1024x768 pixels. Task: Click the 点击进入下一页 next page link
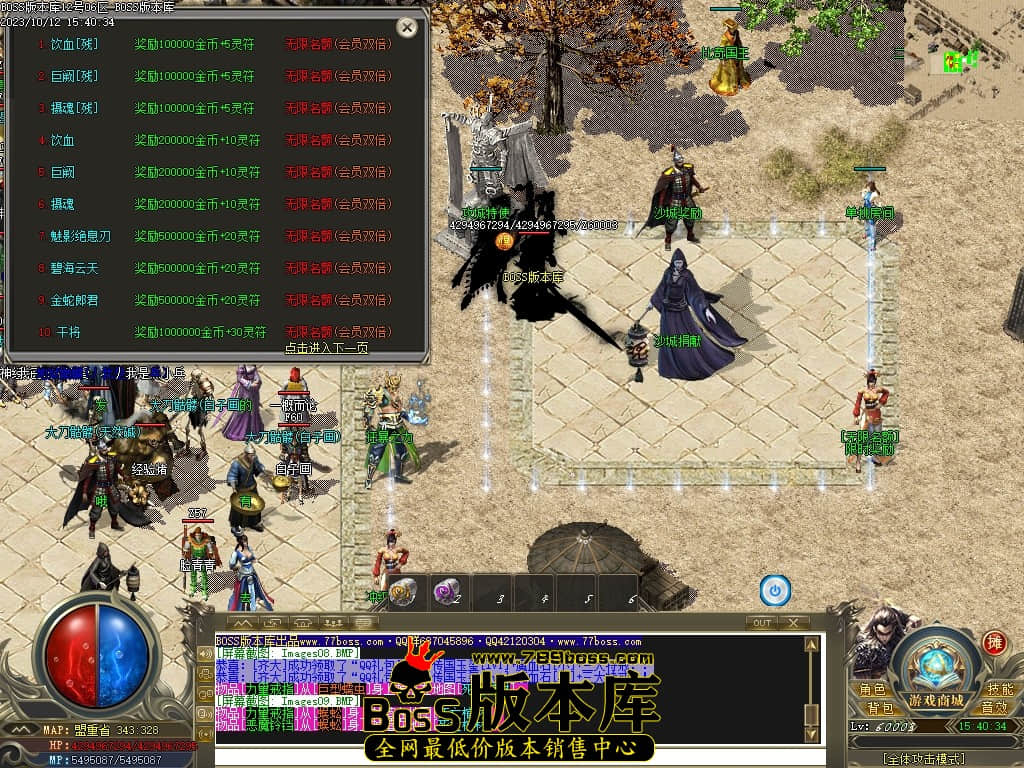(326, 348)
